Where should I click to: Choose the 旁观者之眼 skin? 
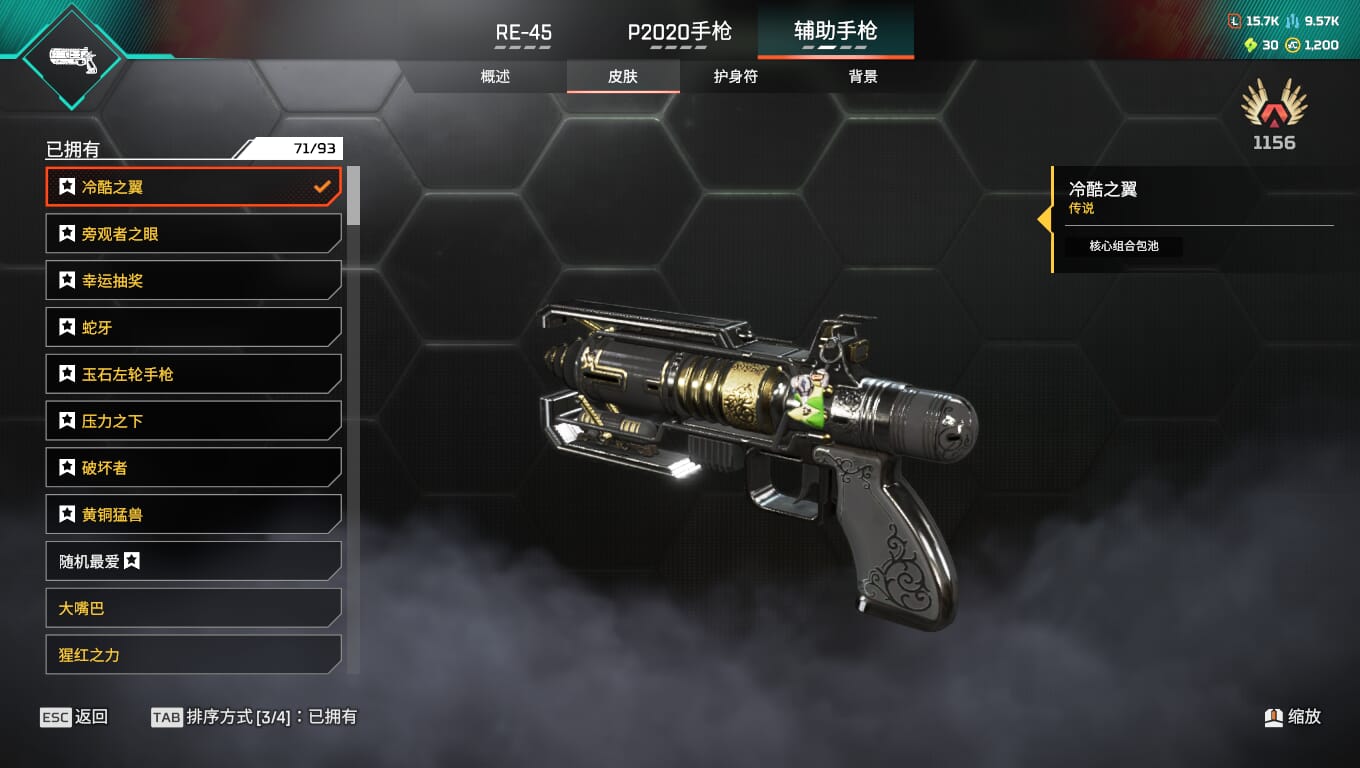pyautogui.click(x=194, y=234)
